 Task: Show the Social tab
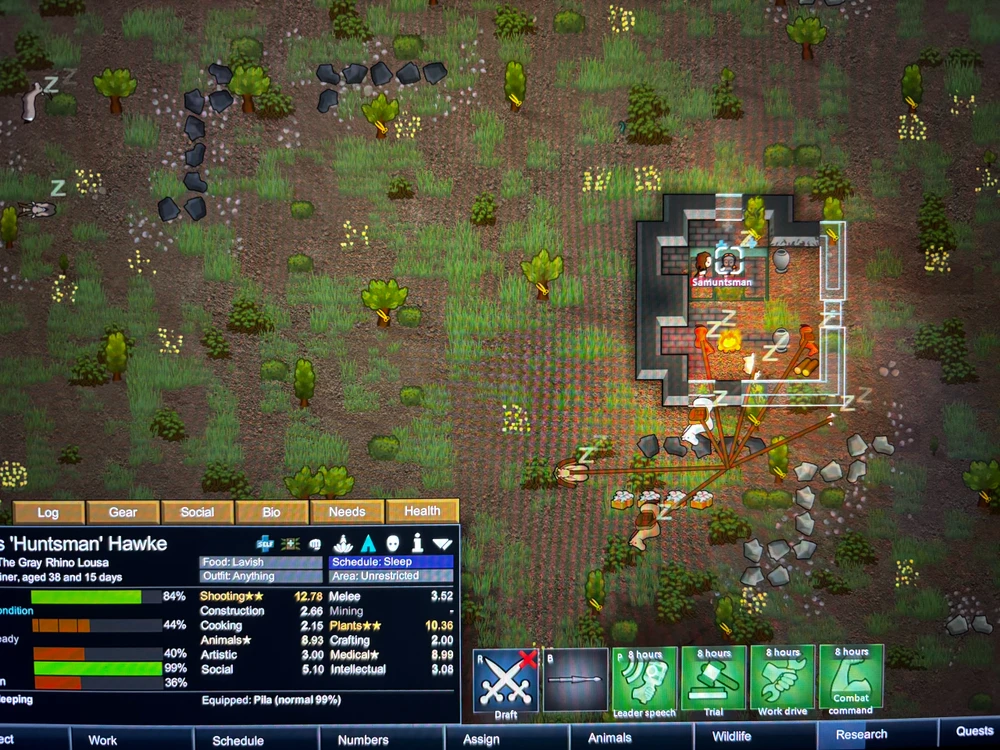click(197, 512)
